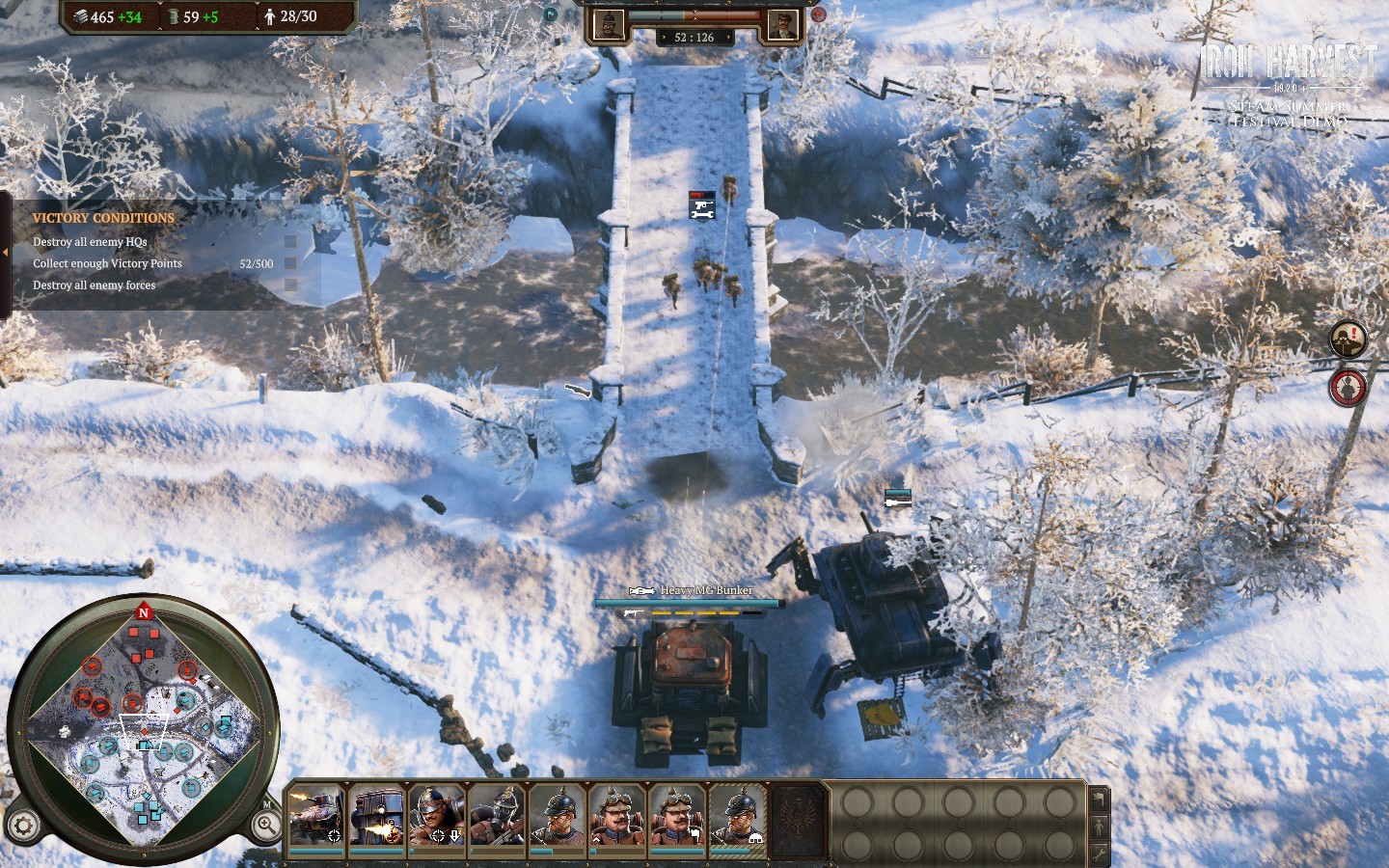Viewport: 1389px width, 868px height.
Task: Click the red unit-under-attack alert icon
Action: coord(1348,387)
